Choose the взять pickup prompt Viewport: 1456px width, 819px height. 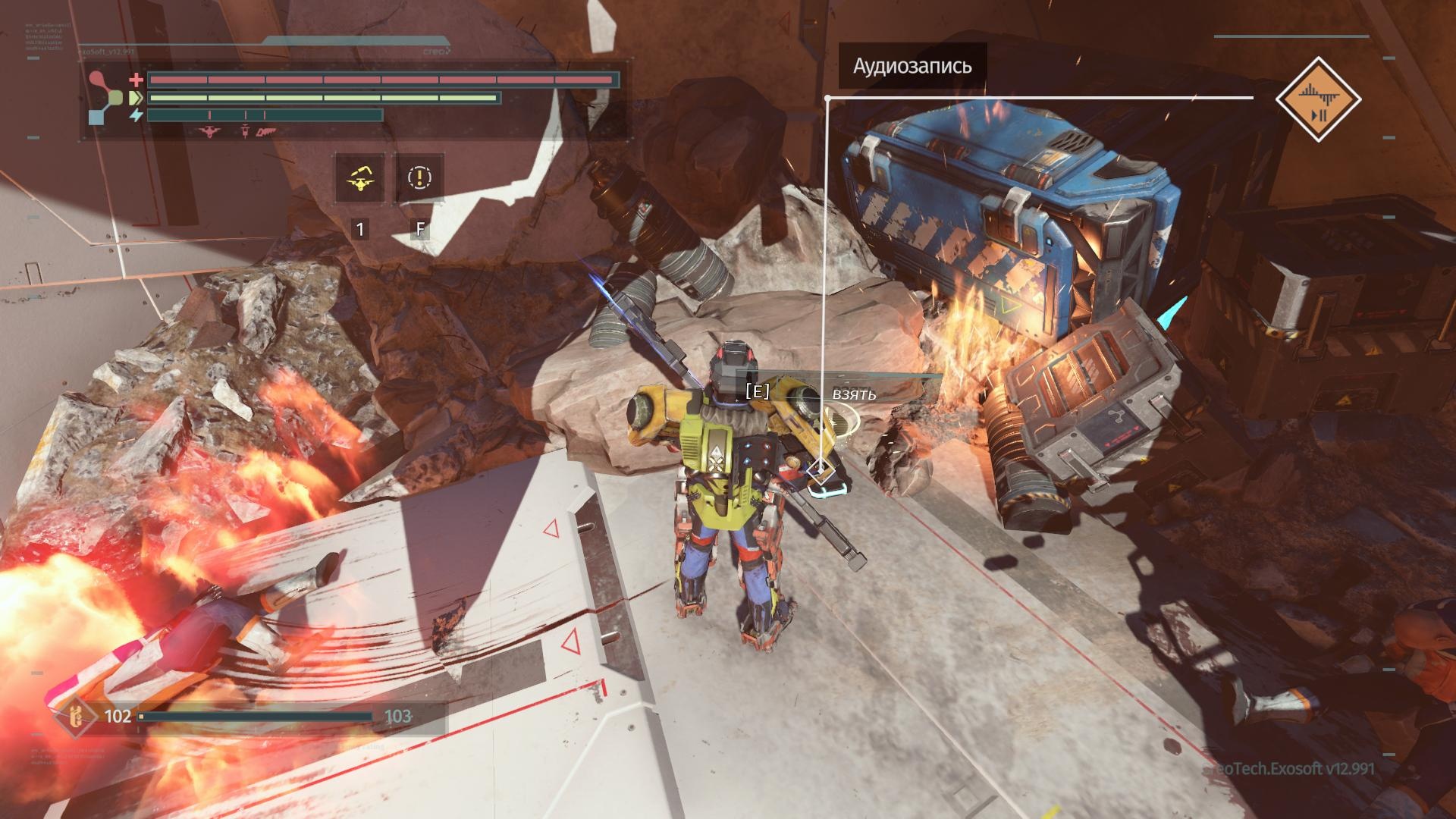[854, 394]
